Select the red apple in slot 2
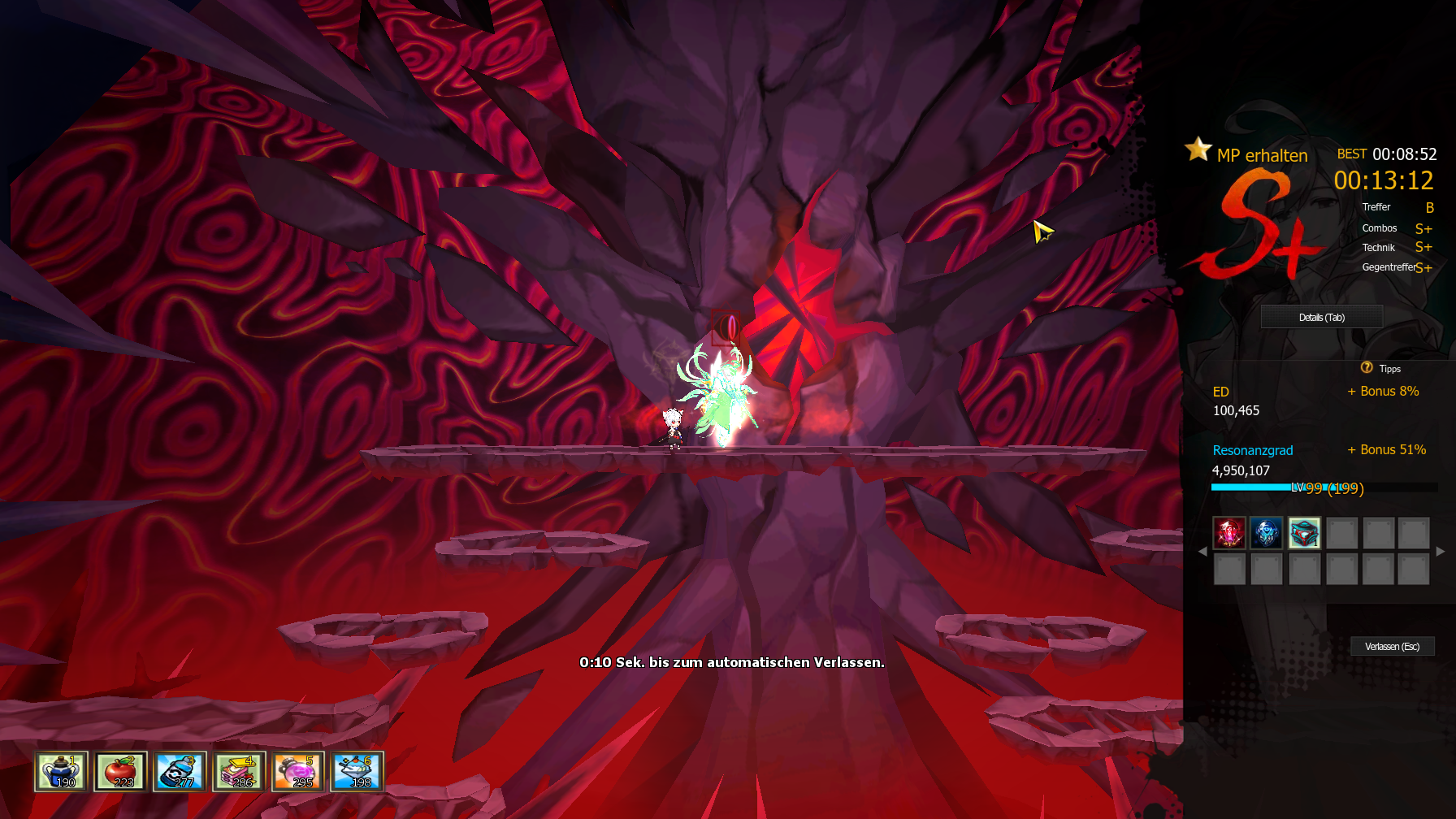Screen dimensions: 1456x819 [x=120, y=771]
